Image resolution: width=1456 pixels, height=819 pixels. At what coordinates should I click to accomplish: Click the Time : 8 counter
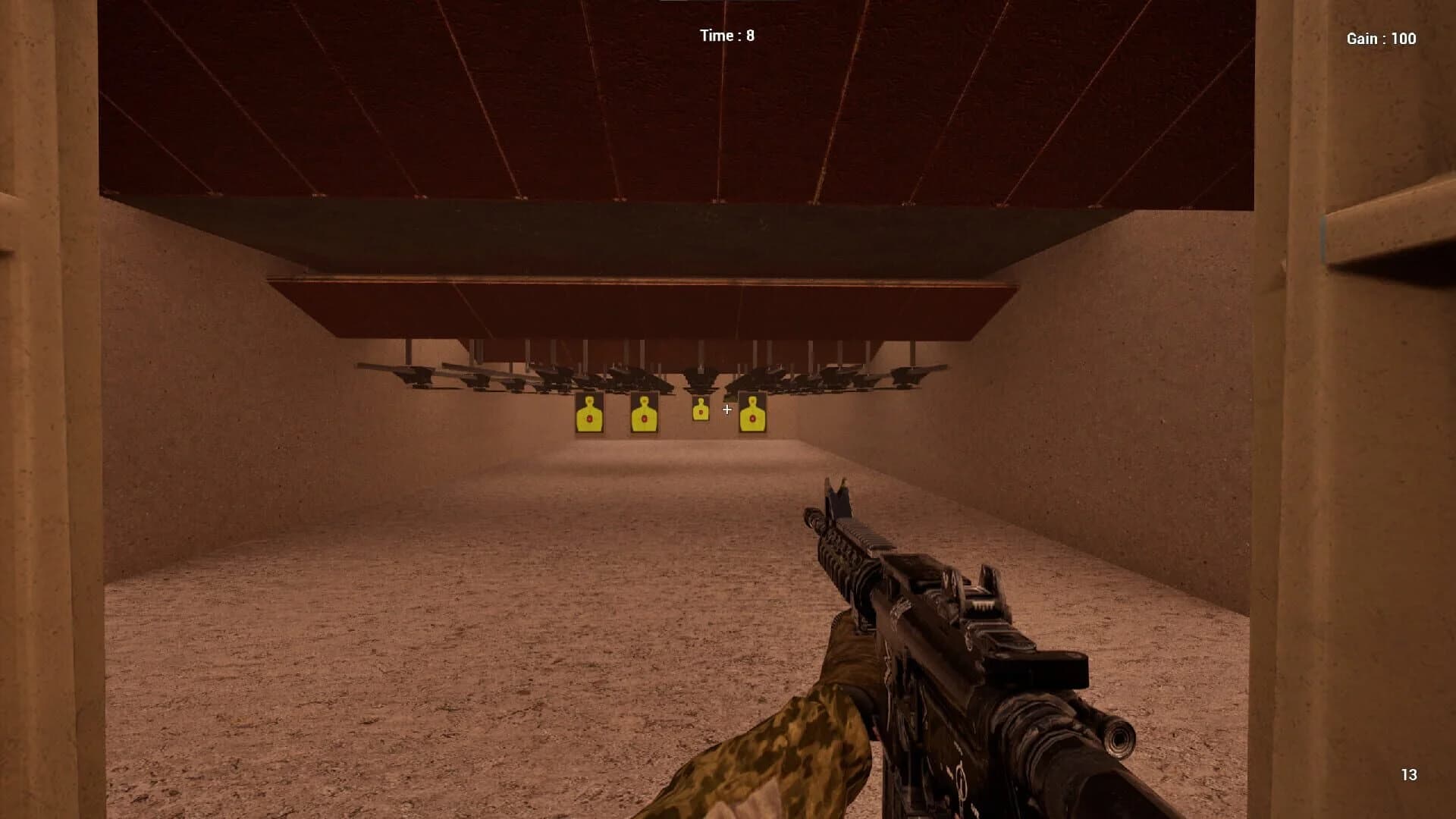(726, 34)
